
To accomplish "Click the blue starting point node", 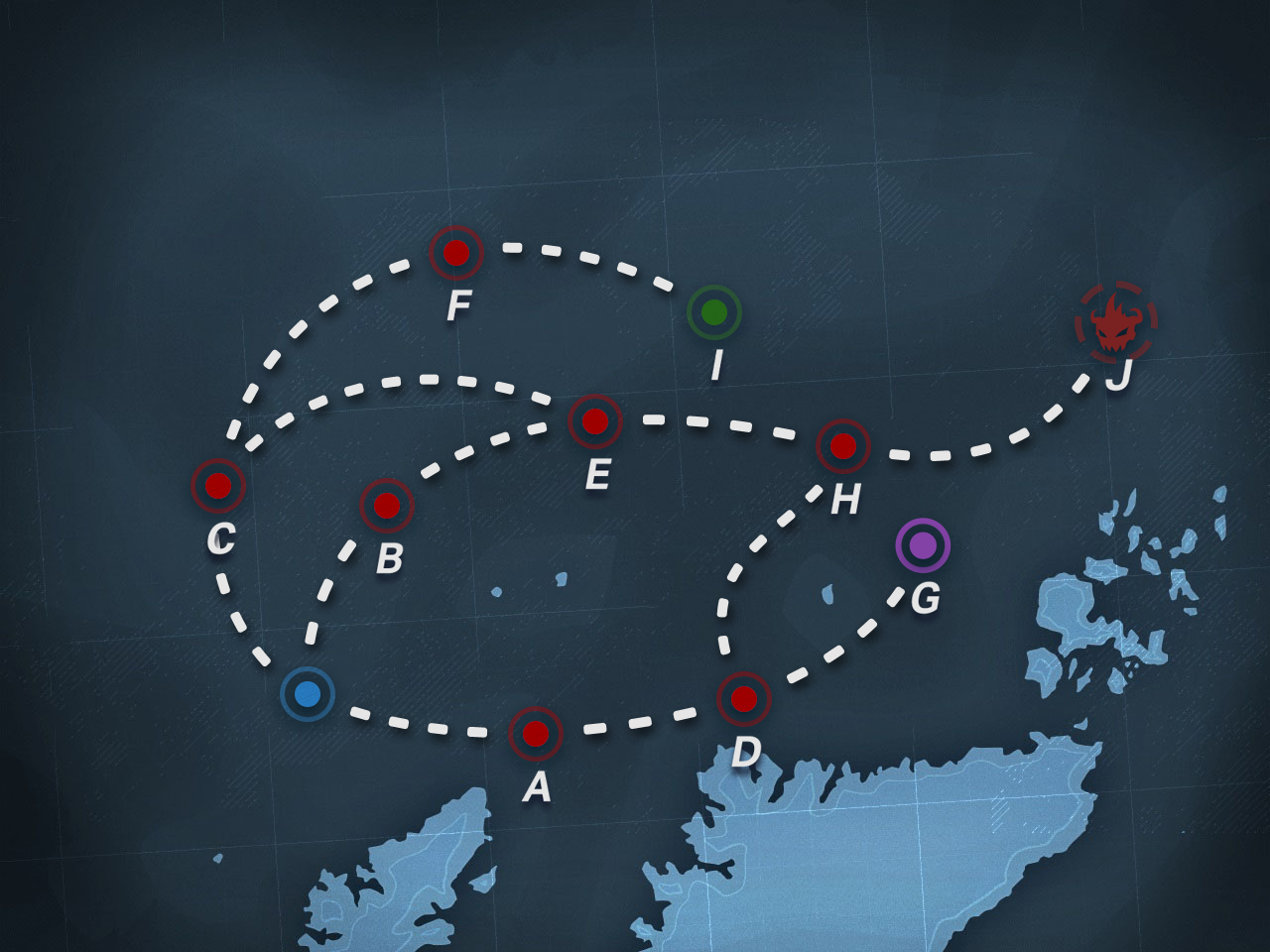I will click(x=308, y=694).
